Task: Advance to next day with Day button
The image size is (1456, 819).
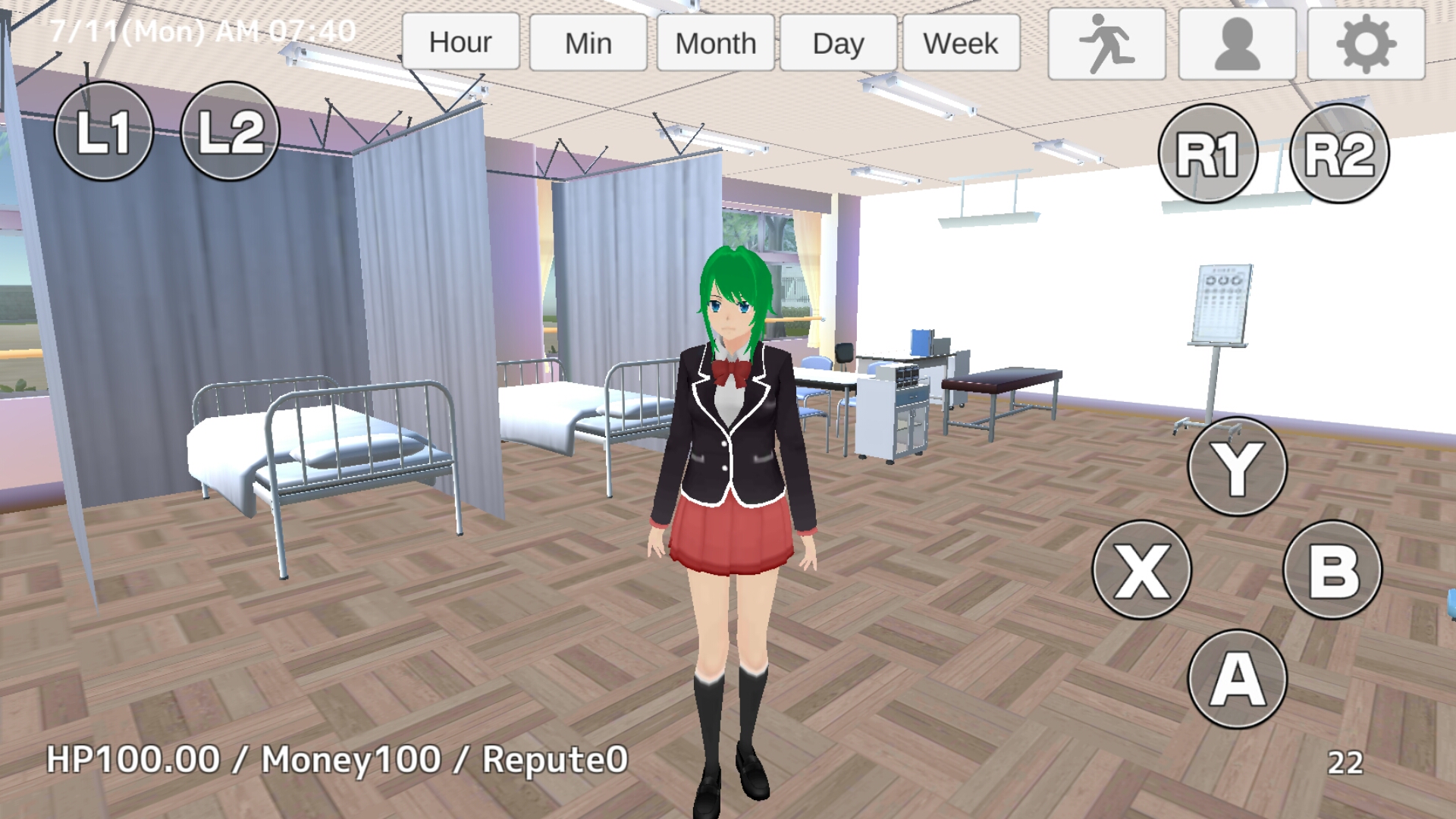Action: click(837, 42)
